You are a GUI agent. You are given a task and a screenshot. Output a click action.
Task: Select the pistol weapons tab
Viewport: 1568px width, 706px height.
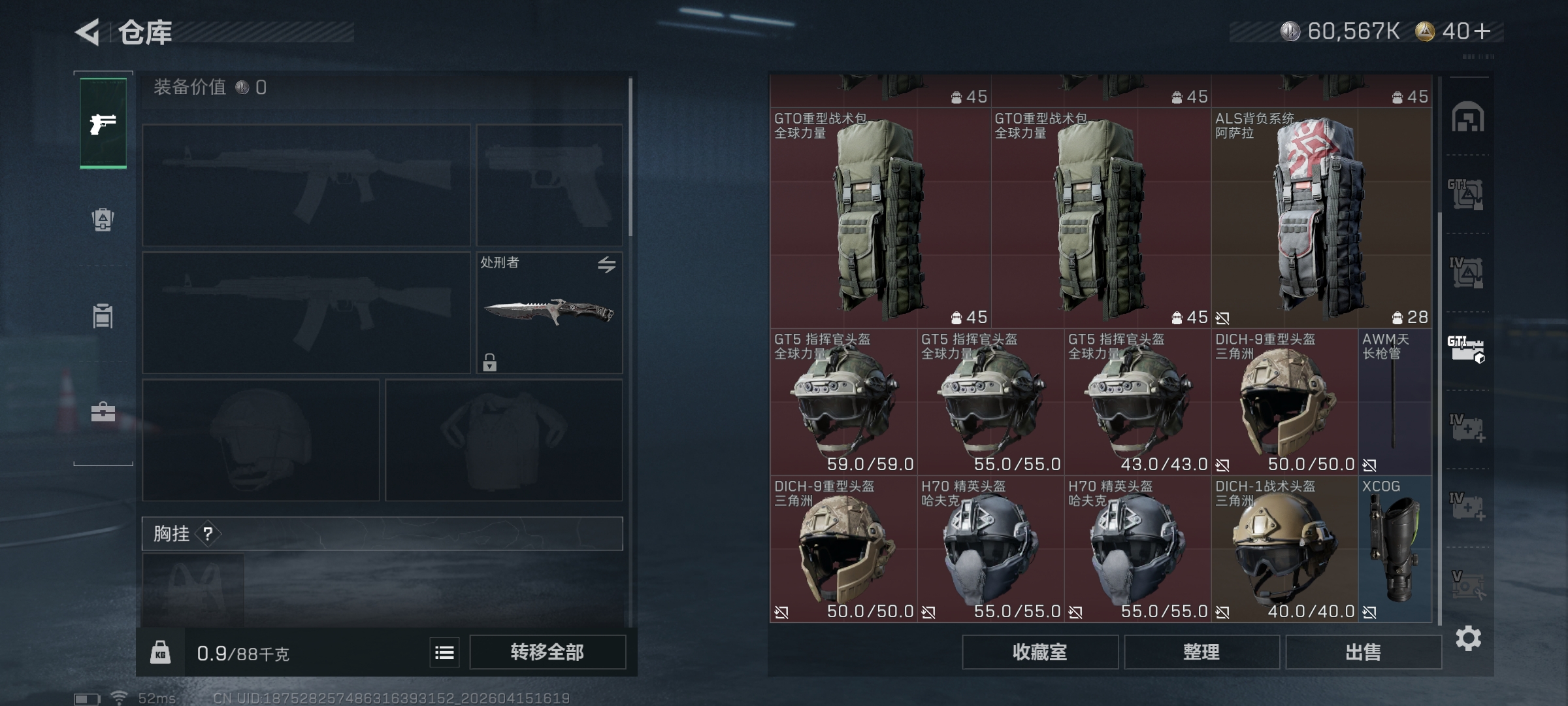[x=103, y=124]
